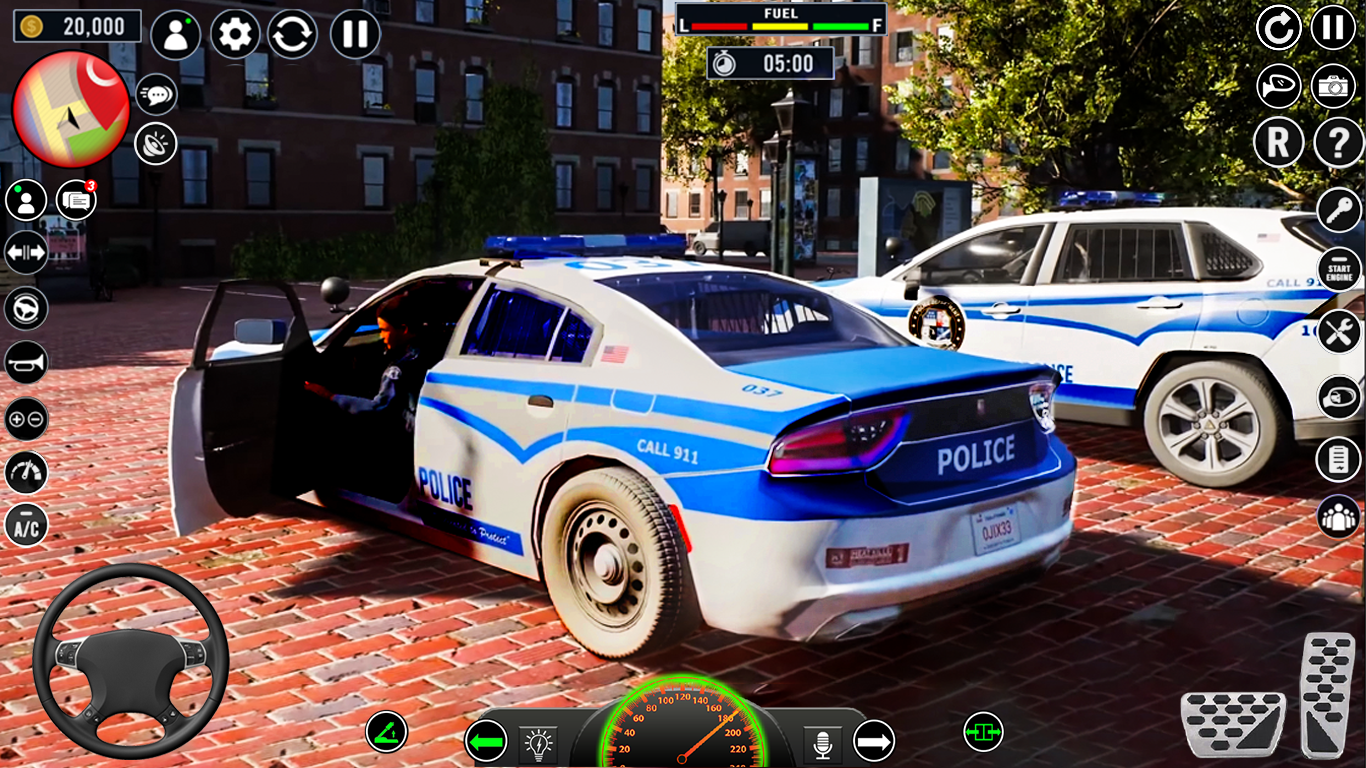
Task: Click the camera view button
Action: 1333,87
